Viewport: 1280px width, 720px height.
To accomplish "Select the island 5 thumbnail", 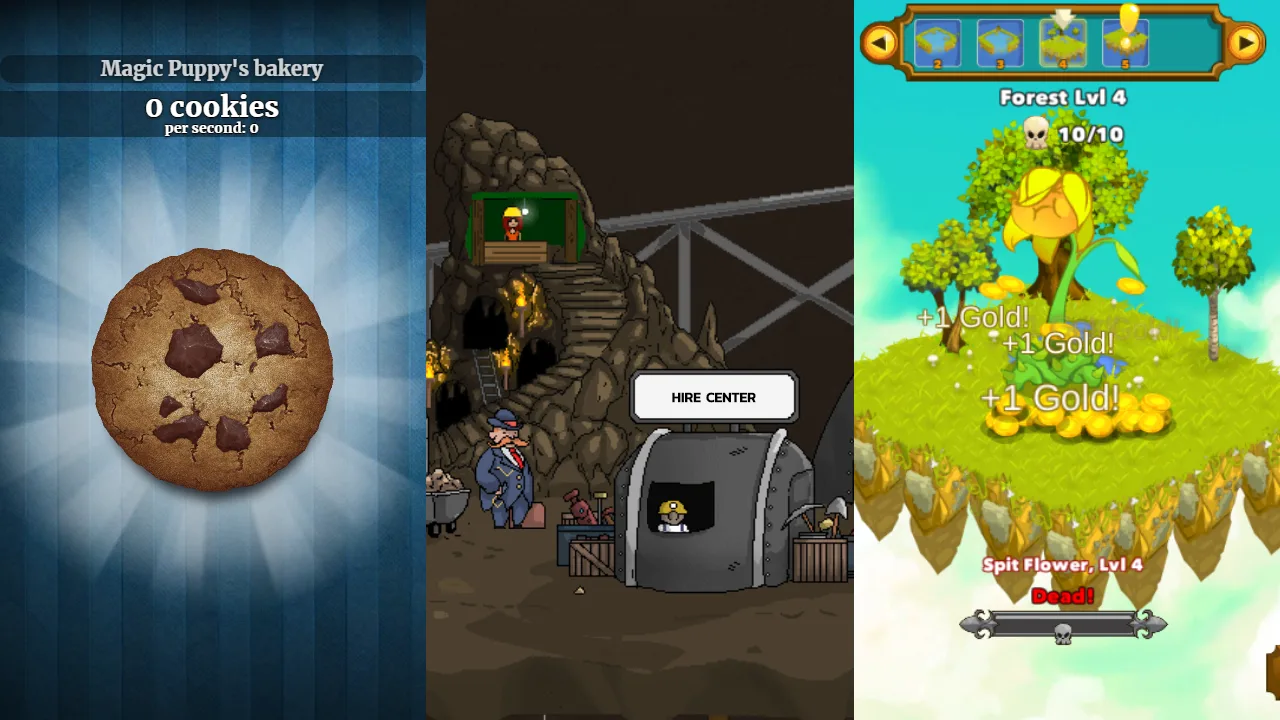I will click(1124, 45).
